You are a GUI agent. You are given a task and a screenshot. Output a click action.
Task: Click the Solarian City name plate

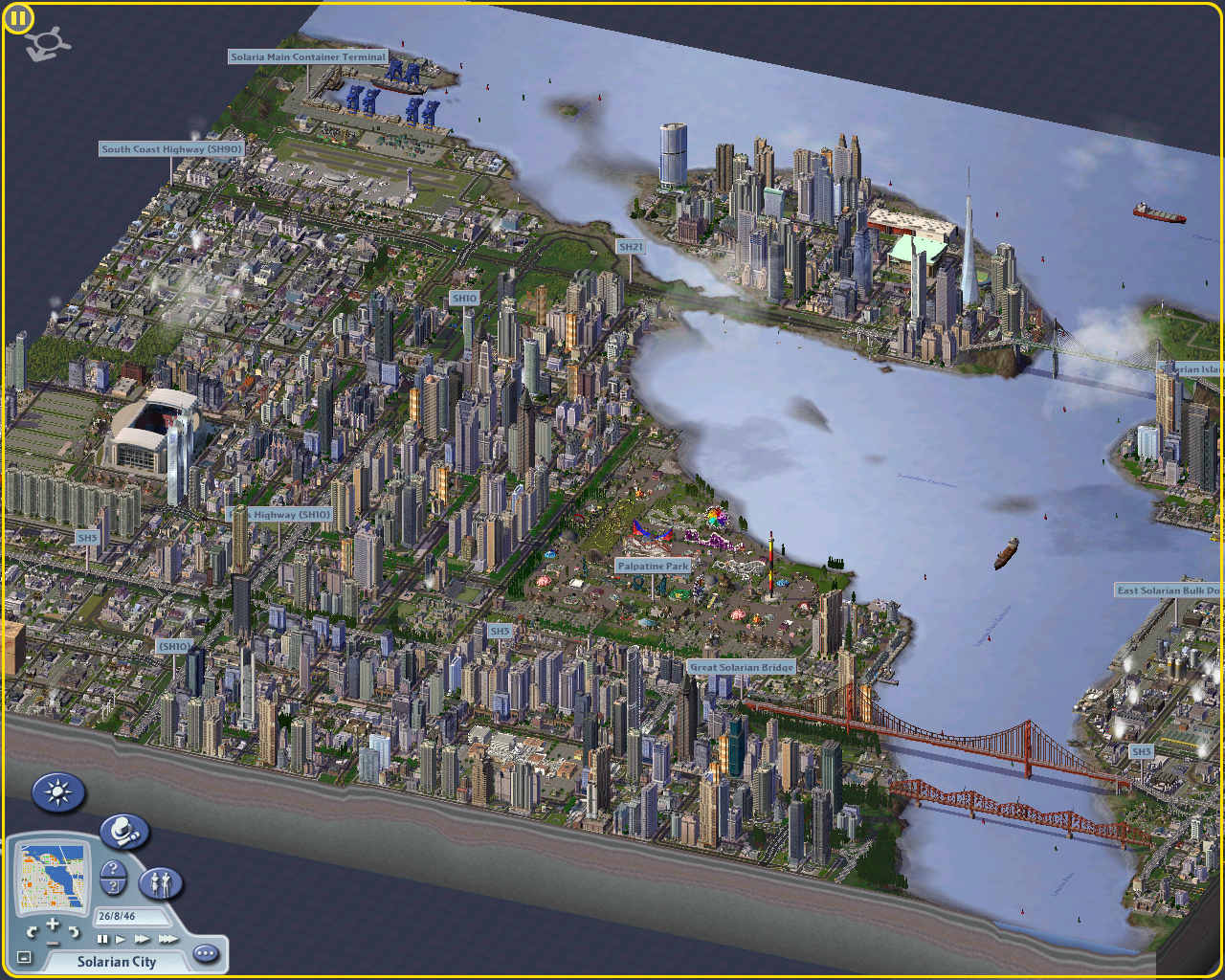116,962
